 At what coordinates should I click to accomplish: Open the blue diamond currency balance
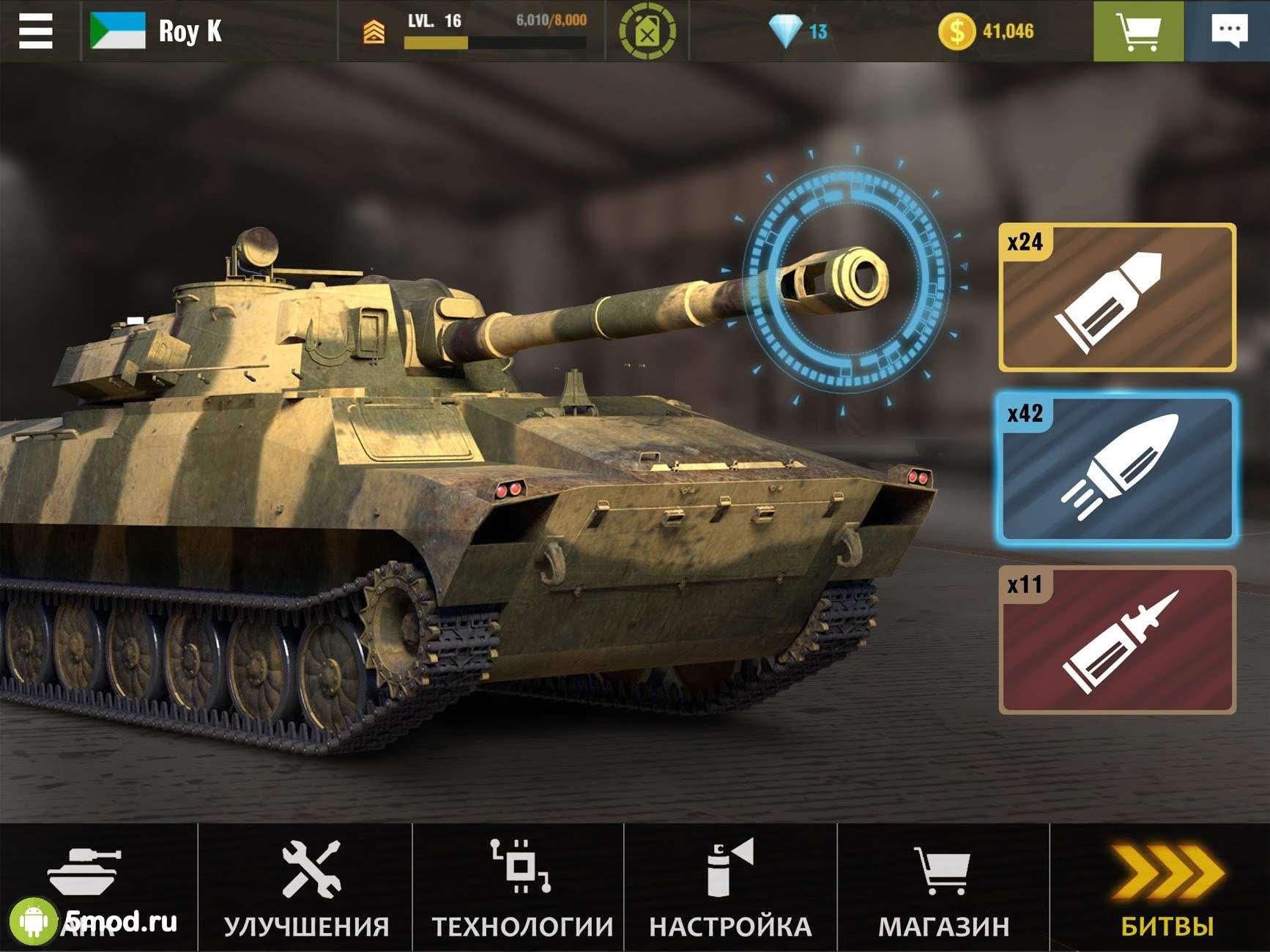tap(798, 31)
